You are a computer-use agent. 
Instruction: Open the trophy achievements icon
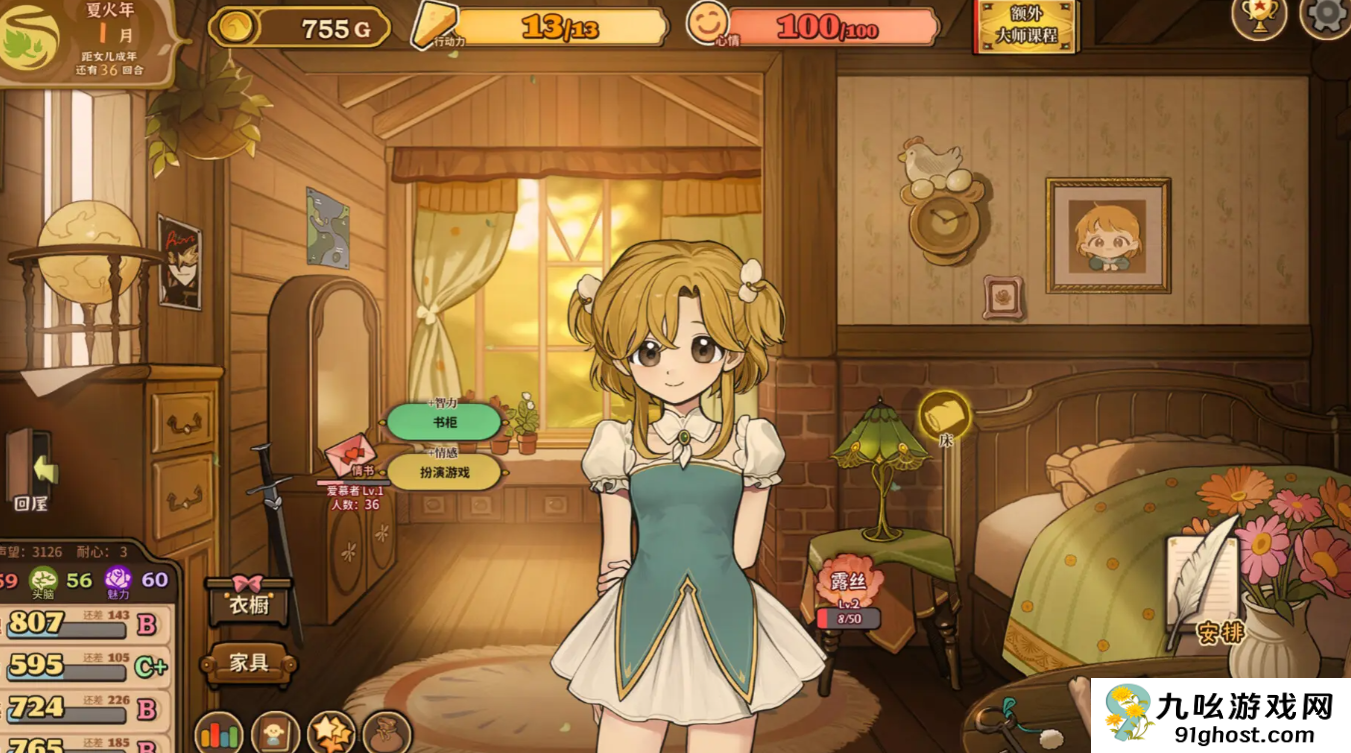pyautogui.click(x=1258, y=15)
